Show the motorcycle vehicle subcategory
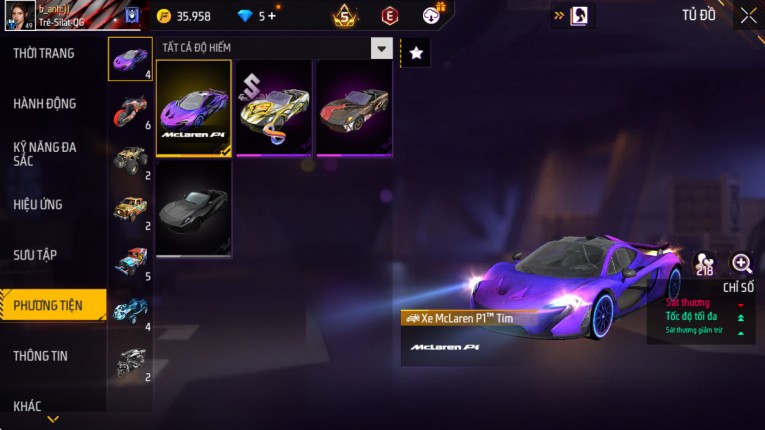Viewport: 765px width, 430px height. (x=130, y=108)
